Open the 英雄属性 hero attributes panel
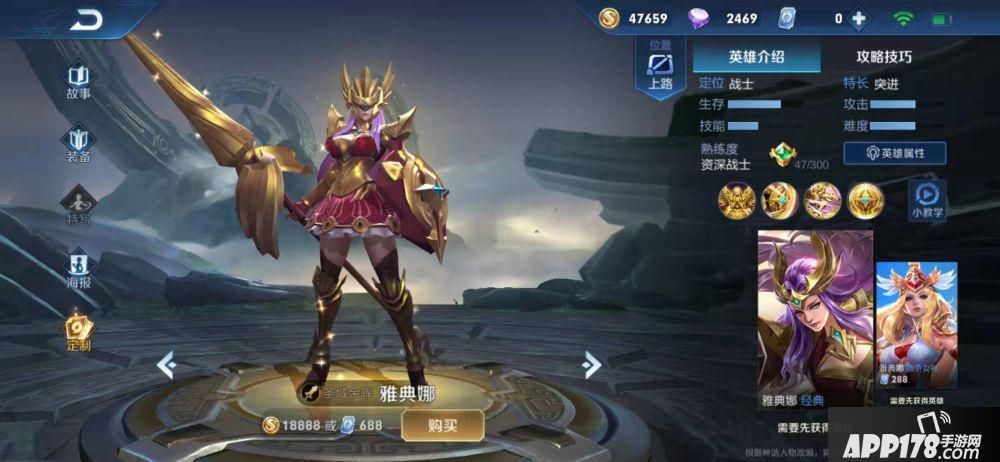This screenshot has width=1000, height=462. click(x=896, y=153)
